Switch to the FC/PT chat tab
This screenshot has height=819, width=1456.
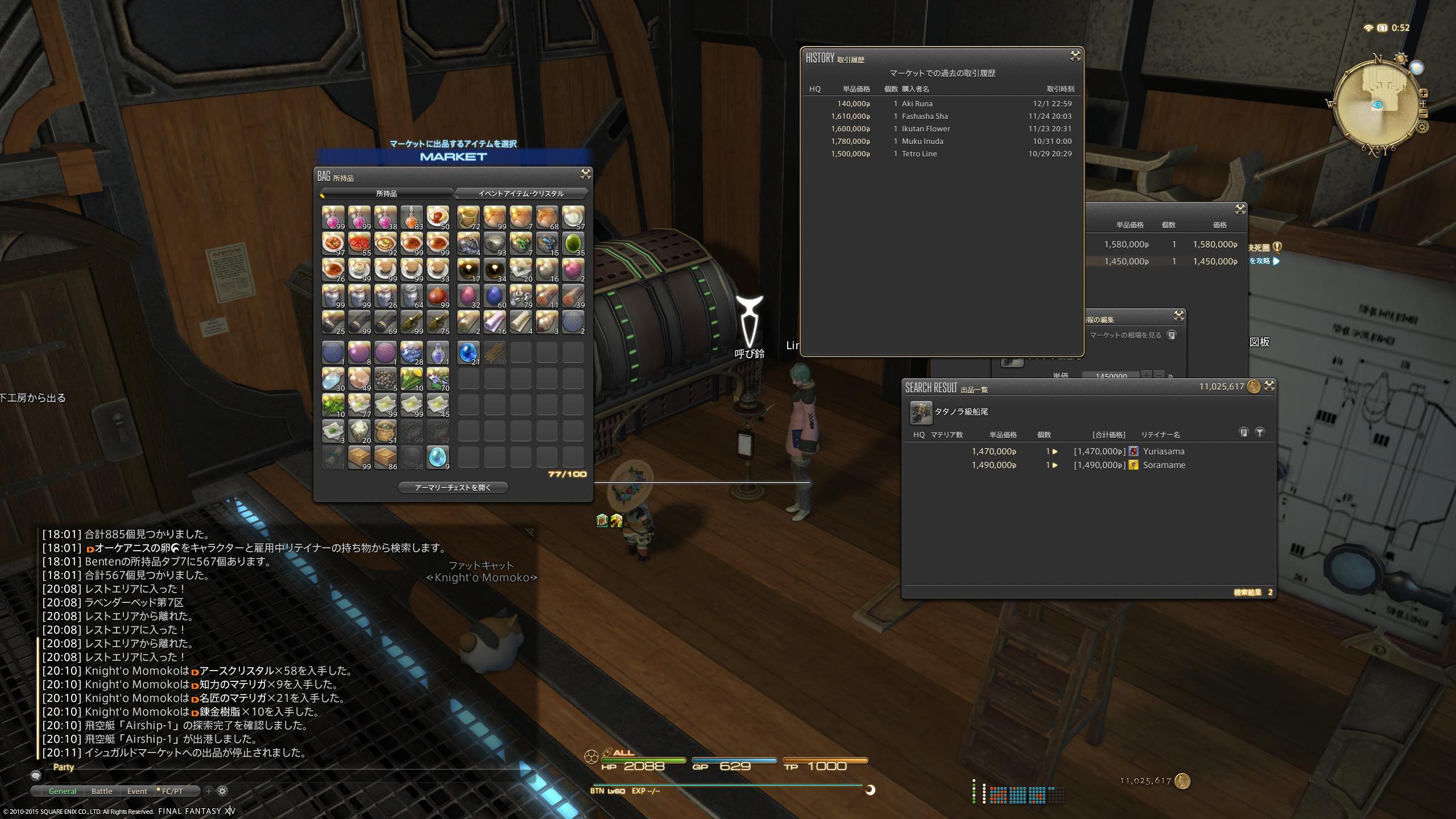coord(172,791)
